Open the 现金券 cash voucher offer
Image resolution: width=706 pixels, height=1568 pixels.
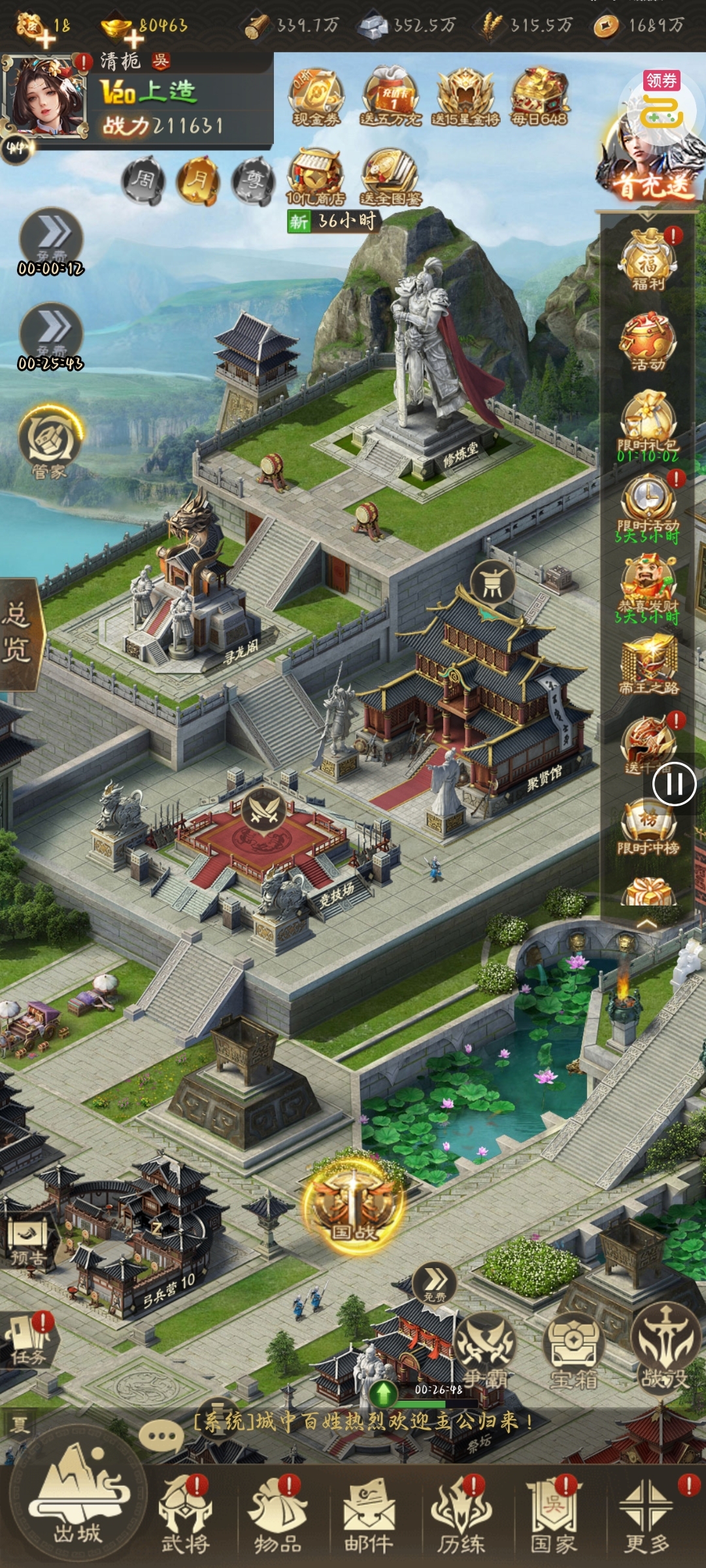coord(316,97)
